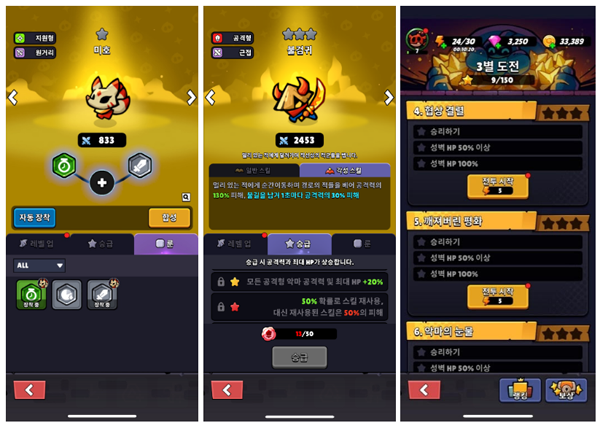Select the green rune in the rune list
This screenshot has width=600, height=423.
(31, 293)
